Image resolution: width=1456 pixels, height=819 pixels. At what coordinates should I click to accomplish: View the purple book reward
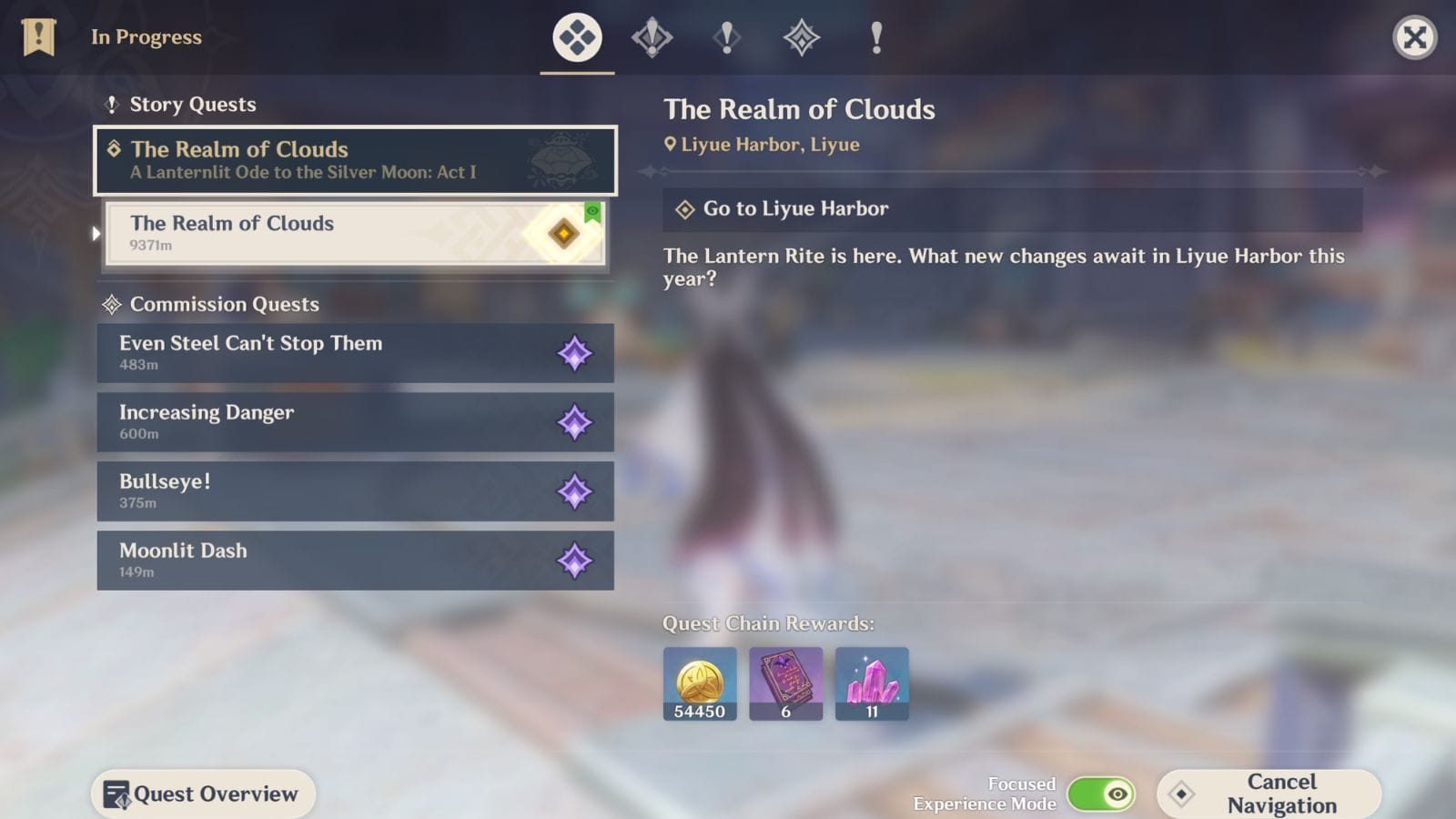(785, 683)
